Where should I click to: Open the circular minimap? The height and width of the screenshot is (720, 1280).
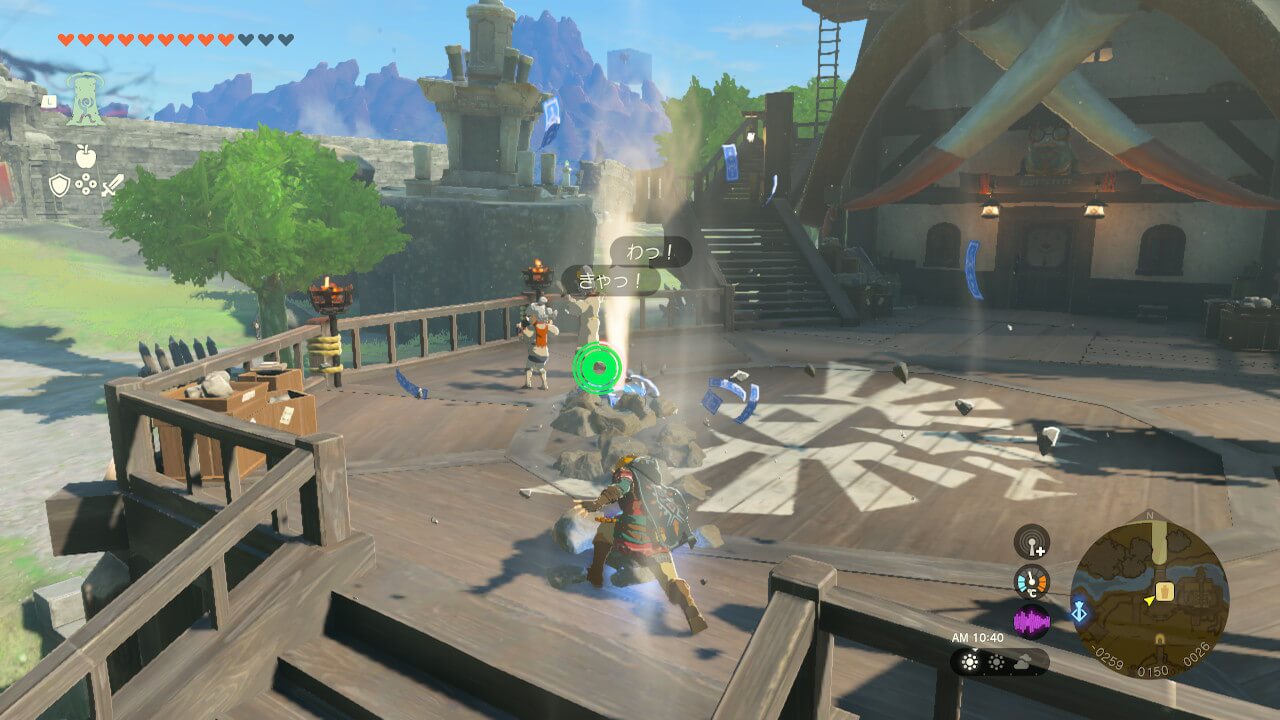point(1149,597)
